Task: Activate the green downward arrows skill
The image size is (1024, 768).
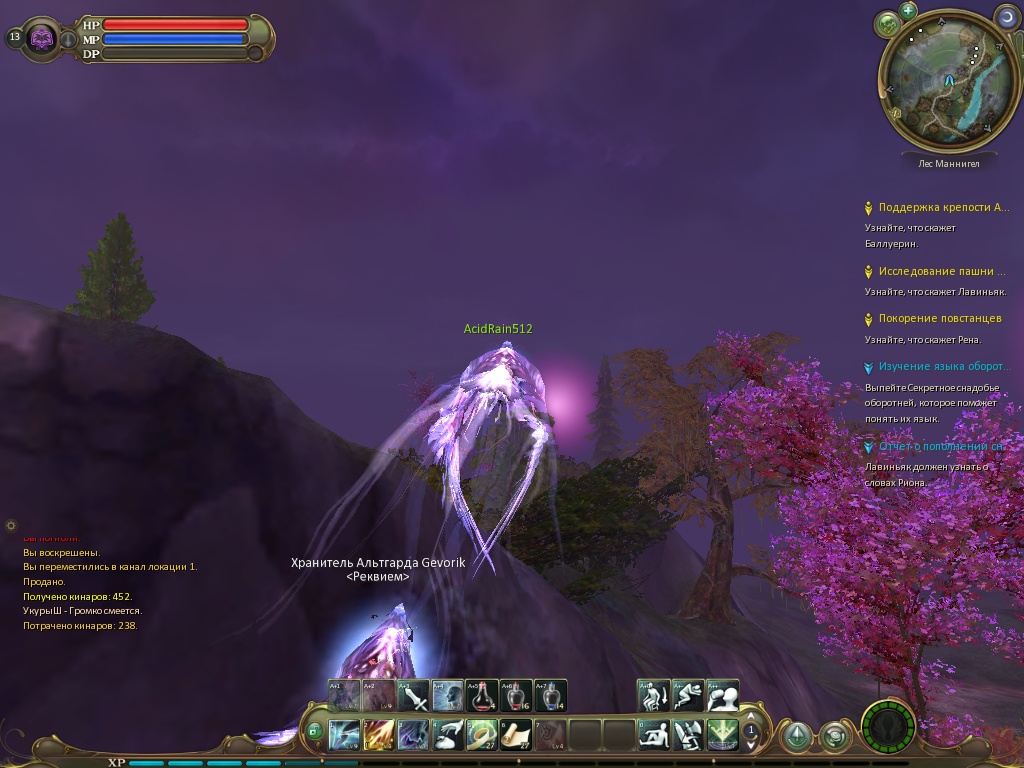Action: click(x=722, y=735)
